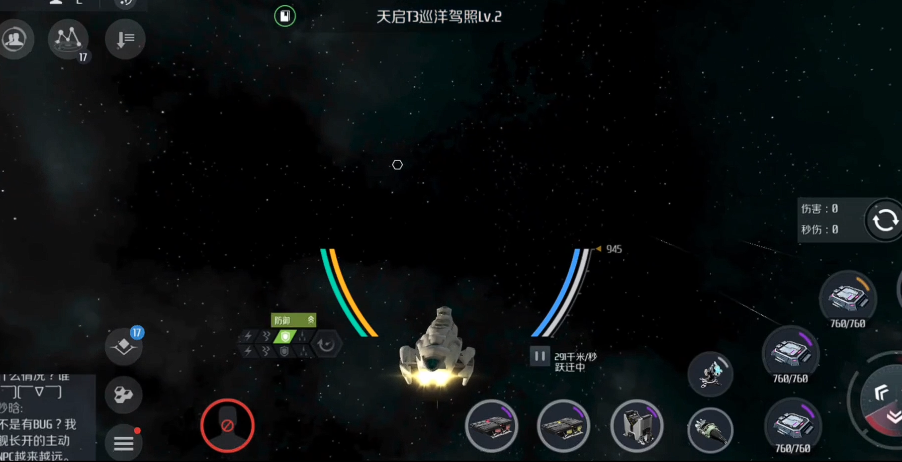The width and height of the screenshot is (902, 462).
Task: Tap the downward arrow list sorting button
Action: pyautogui.click(x=125, y=39)
